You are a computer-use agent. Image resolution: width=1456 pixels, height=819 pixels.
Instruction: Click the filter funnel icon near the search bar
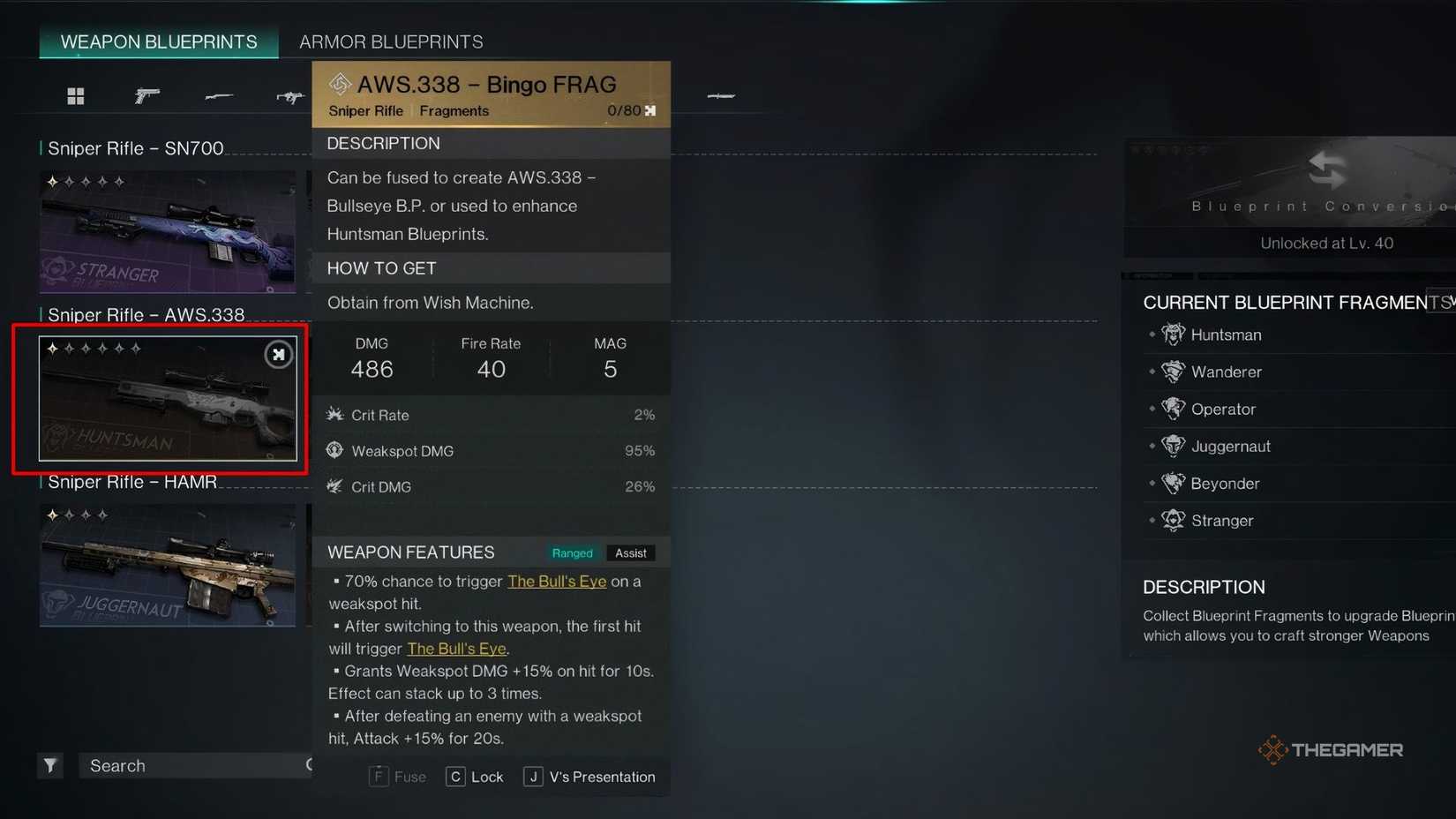[49, 765]
